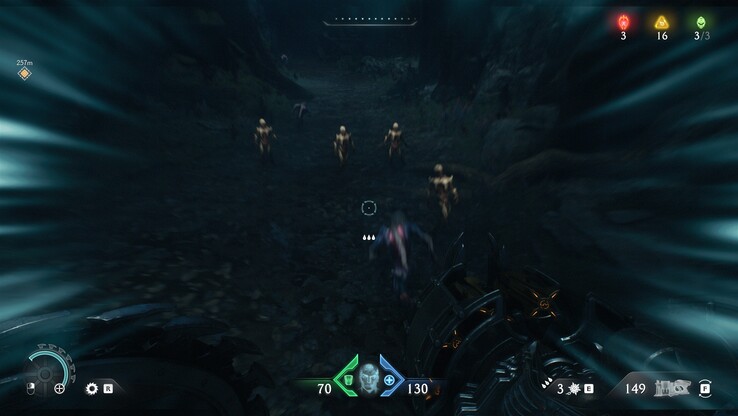Click the red ruby resource icon

623,22
